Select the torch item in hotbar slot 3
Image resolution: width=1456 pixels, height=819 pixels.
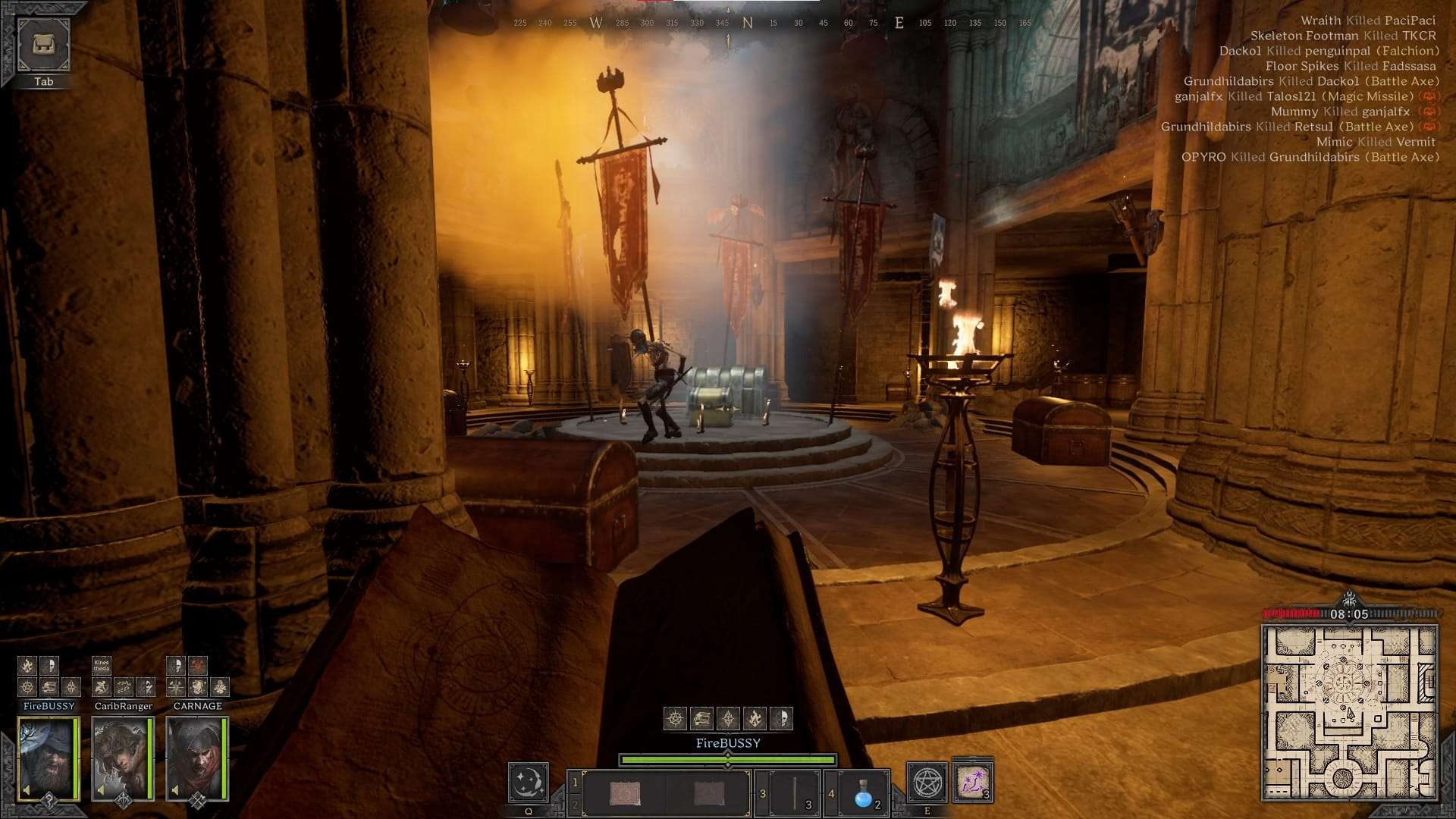[795, 791]
